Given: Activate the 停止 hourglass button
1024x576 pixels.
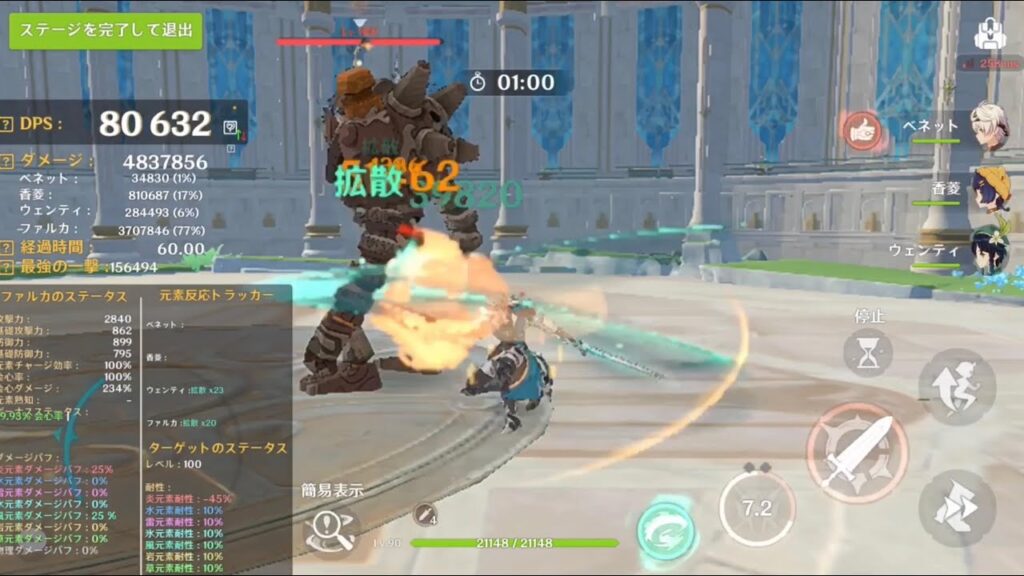Looking at the screenshot, I should tap(867, 353).
